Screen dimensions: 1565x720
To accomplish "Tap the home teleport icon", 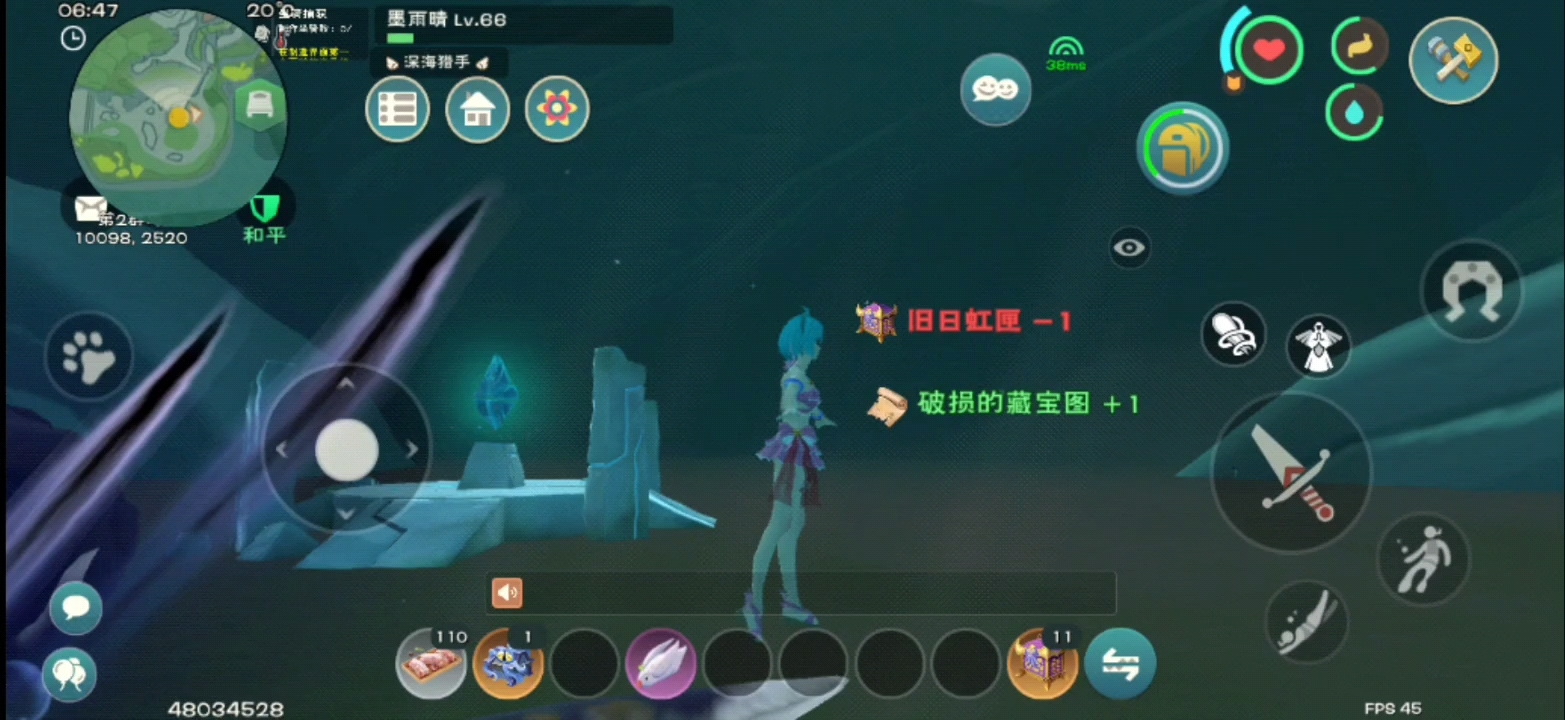I will 477,109.
